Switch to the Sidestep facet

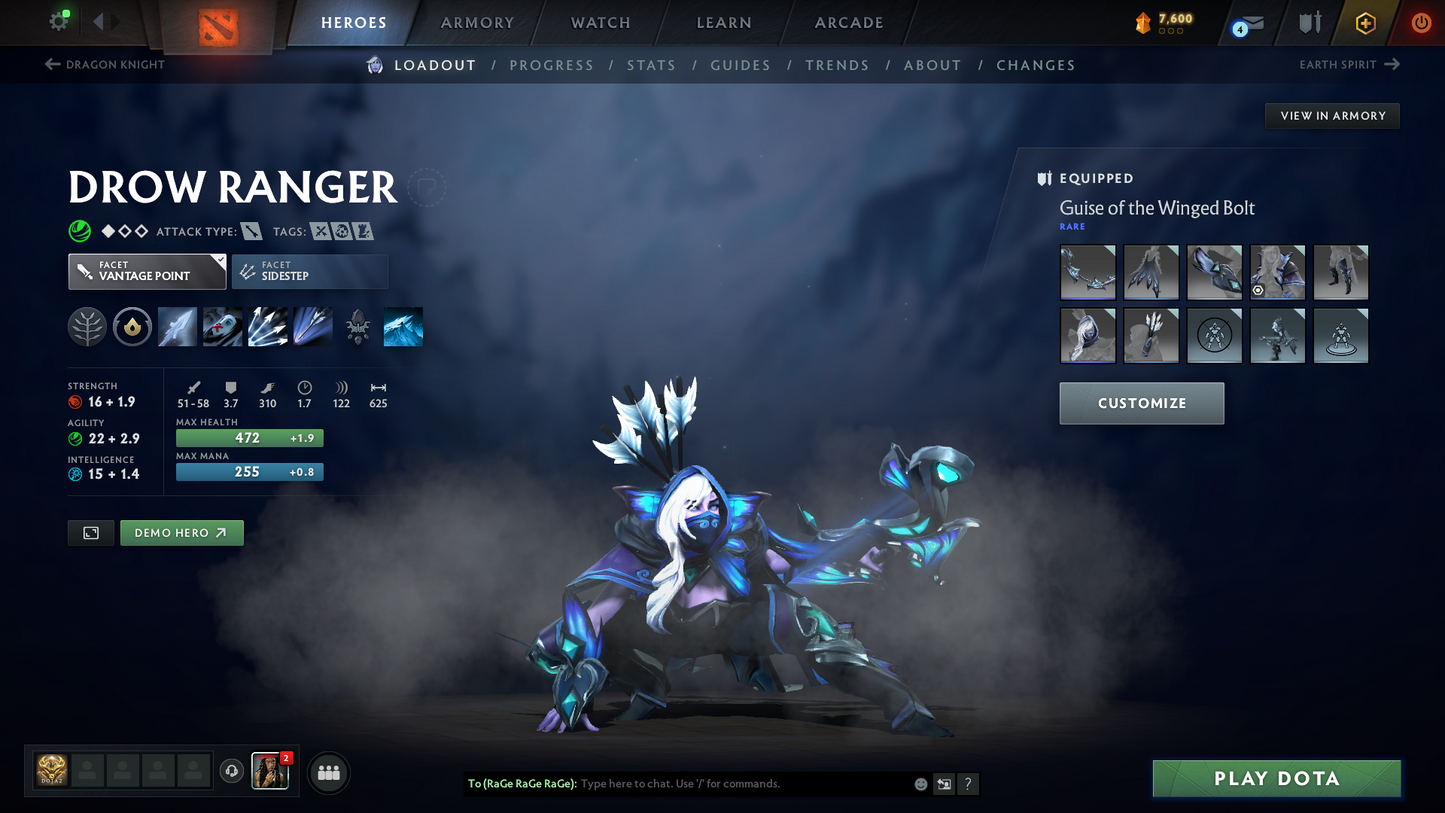click(x=310, y=271)
